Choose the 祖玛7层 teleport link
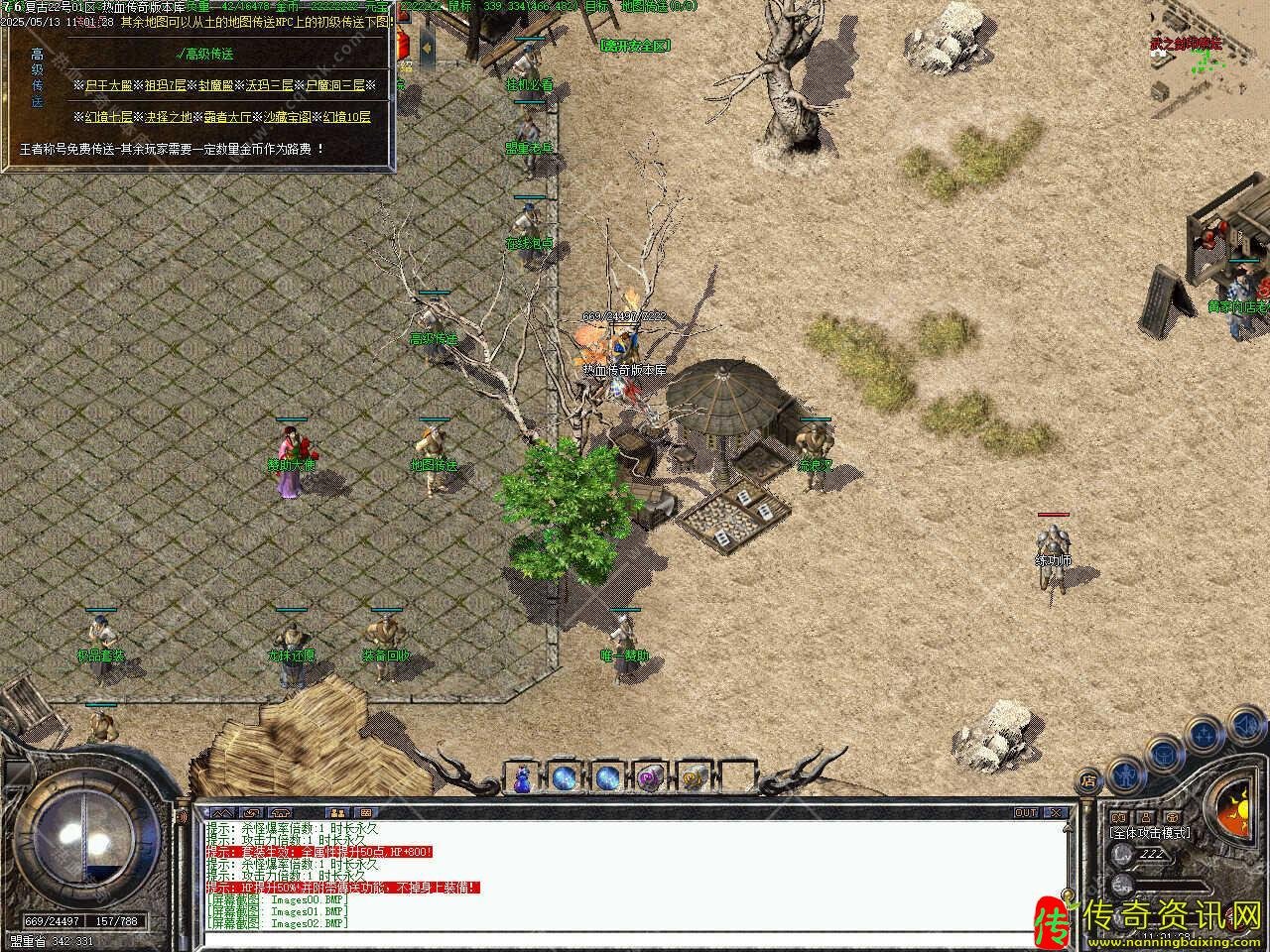This screenshot has width=1270, height=952. coord(165,85)
